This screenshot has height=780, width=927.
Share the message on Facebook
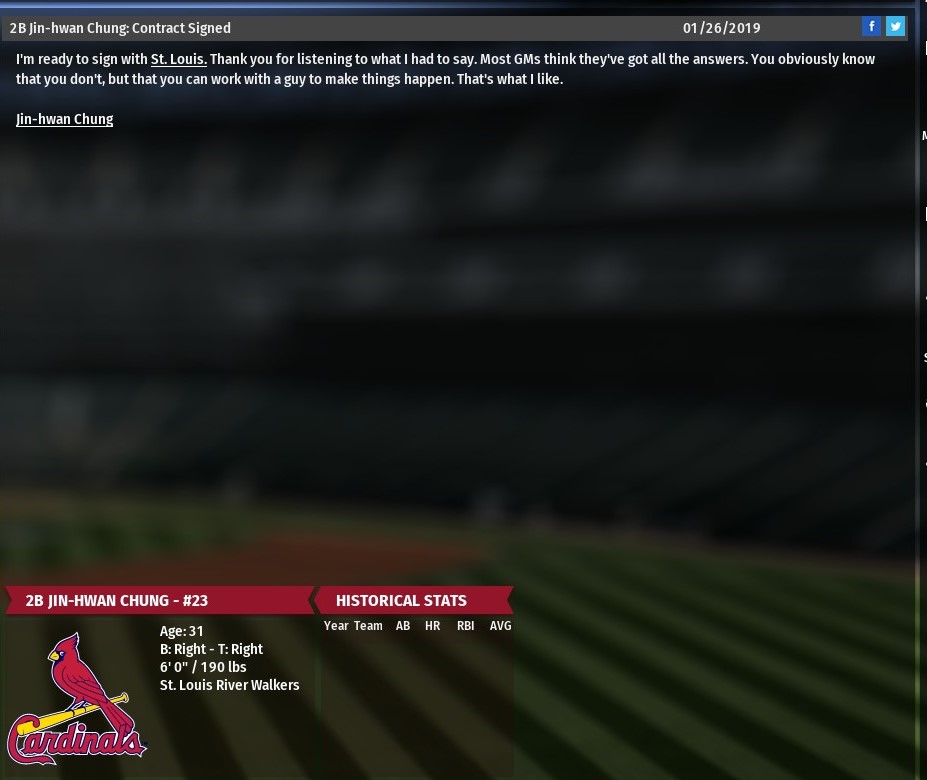coord(871,27)
